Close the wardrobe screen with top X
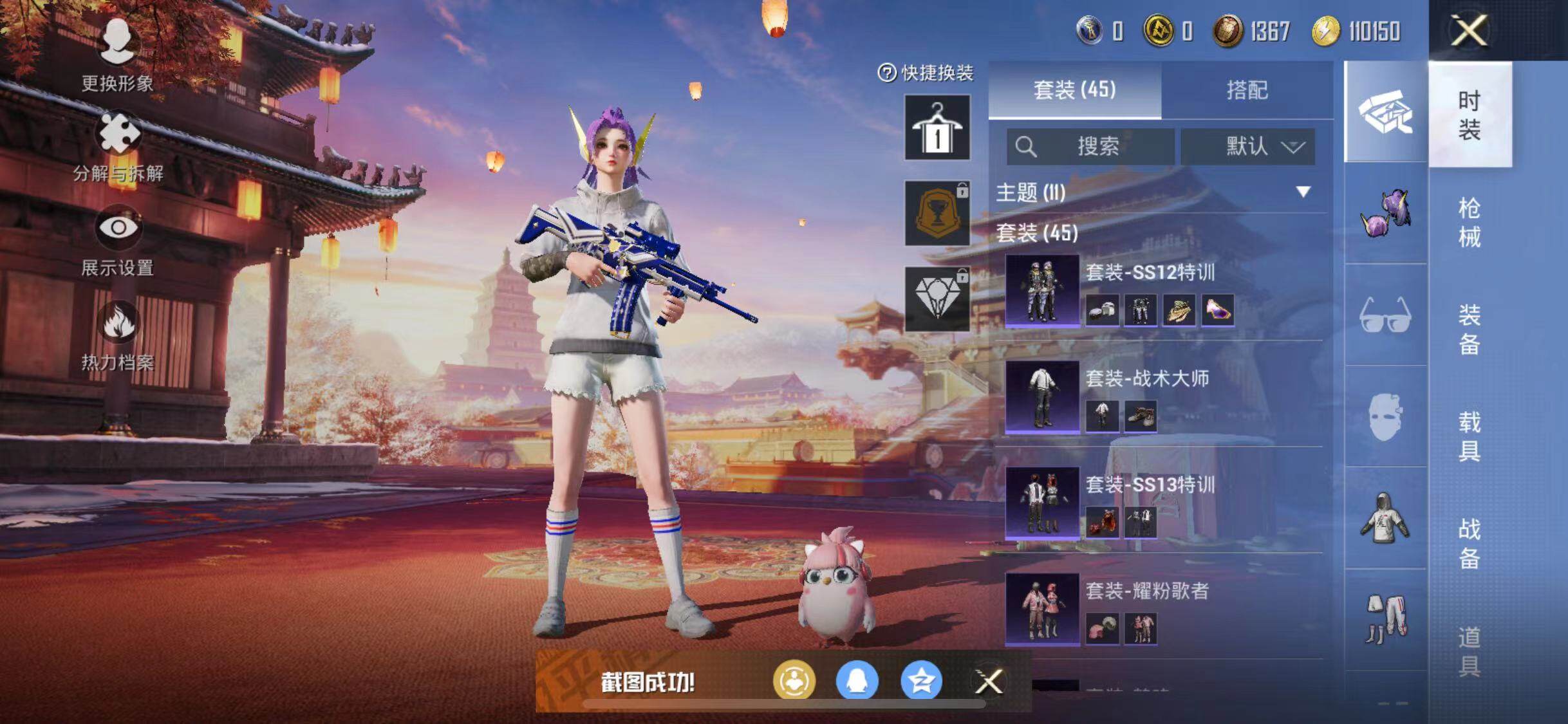Image resolution: width=1568 pixels, height=724 pixels. (1468, 30)
